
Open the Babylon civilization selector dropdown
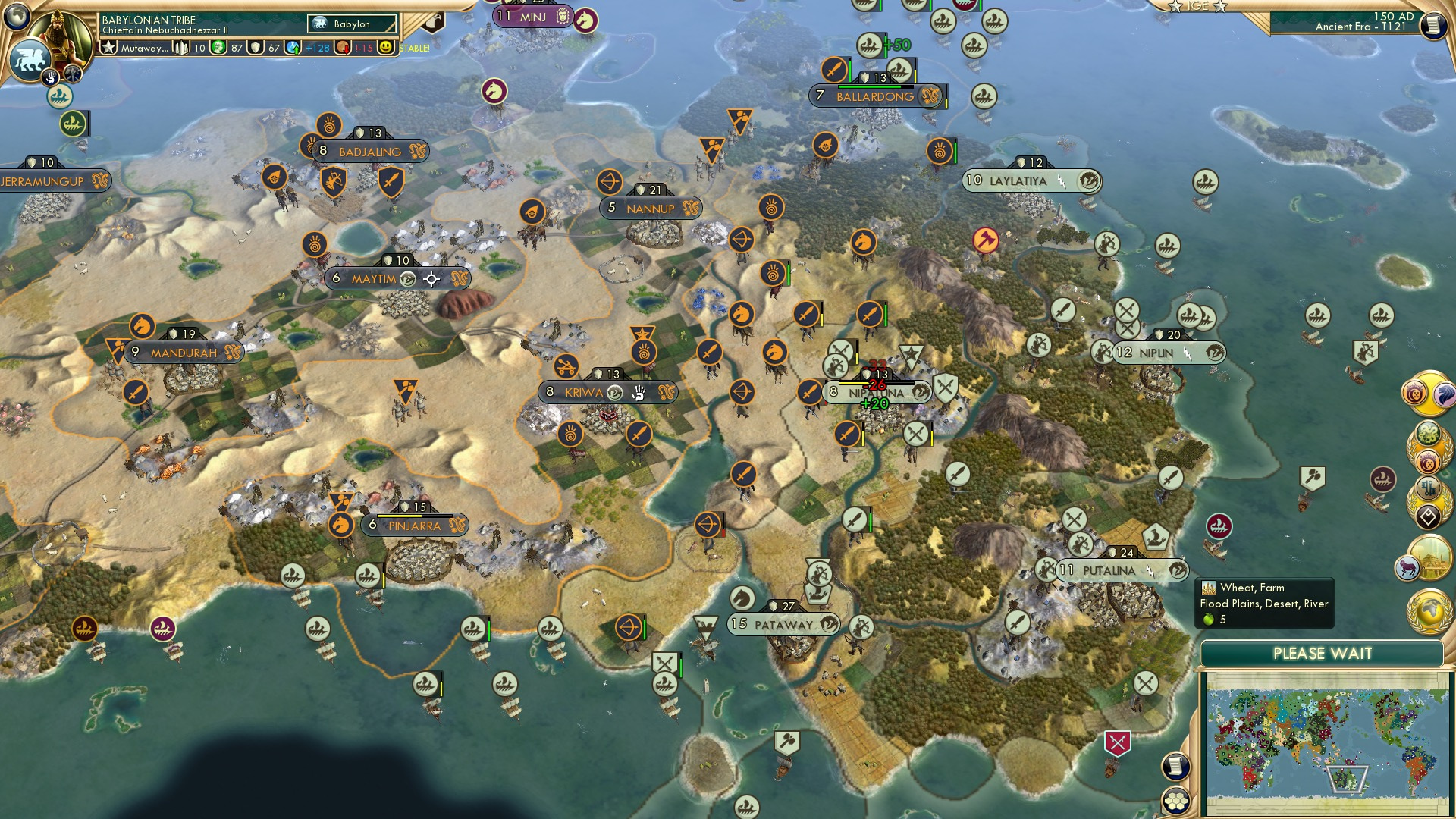pyautogui.click(x=352, y=24)
